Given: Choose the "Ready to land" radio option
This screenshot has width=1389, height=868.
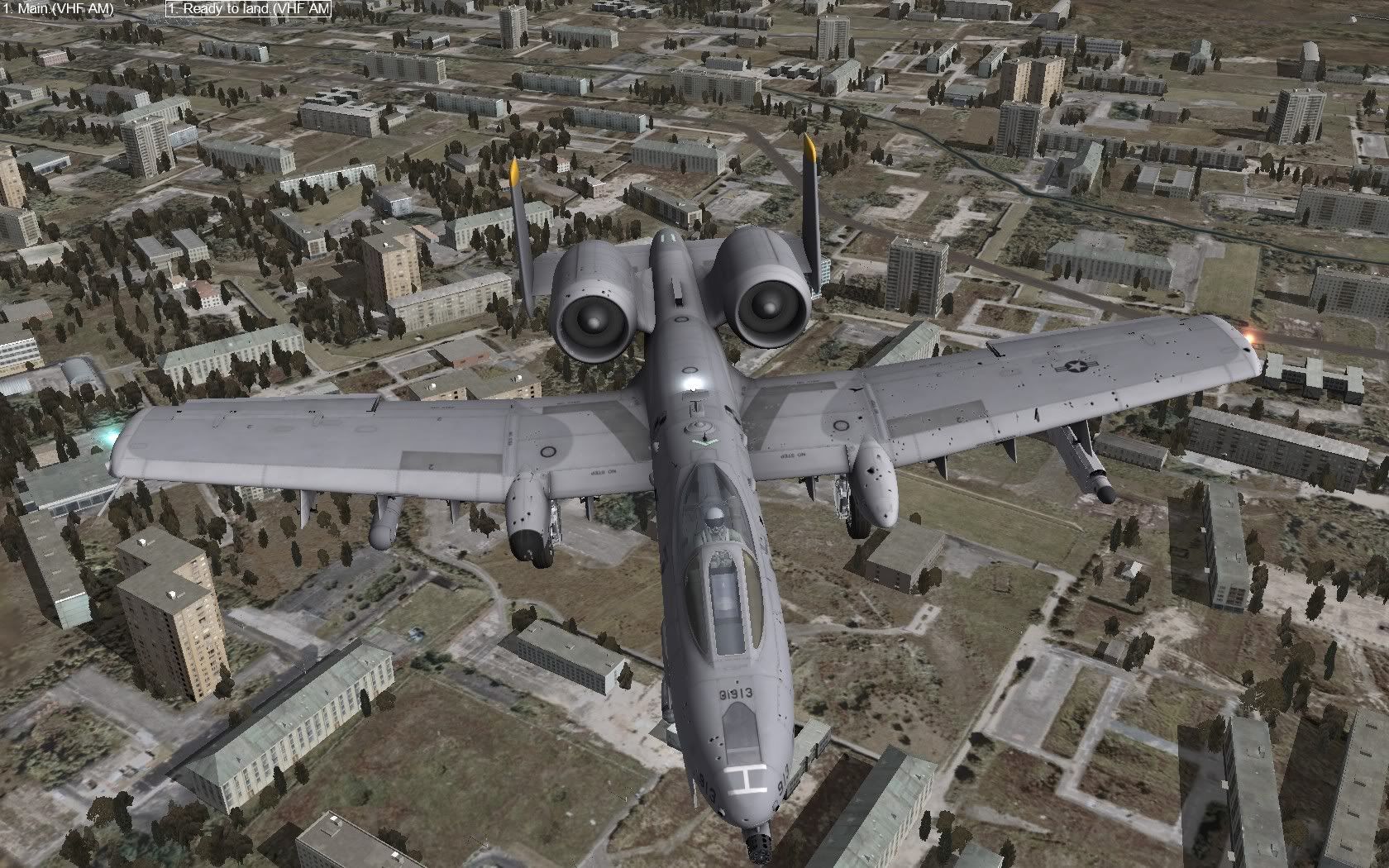Looking at the screenshot, I should pyautogui.click(x=247, y=10).
